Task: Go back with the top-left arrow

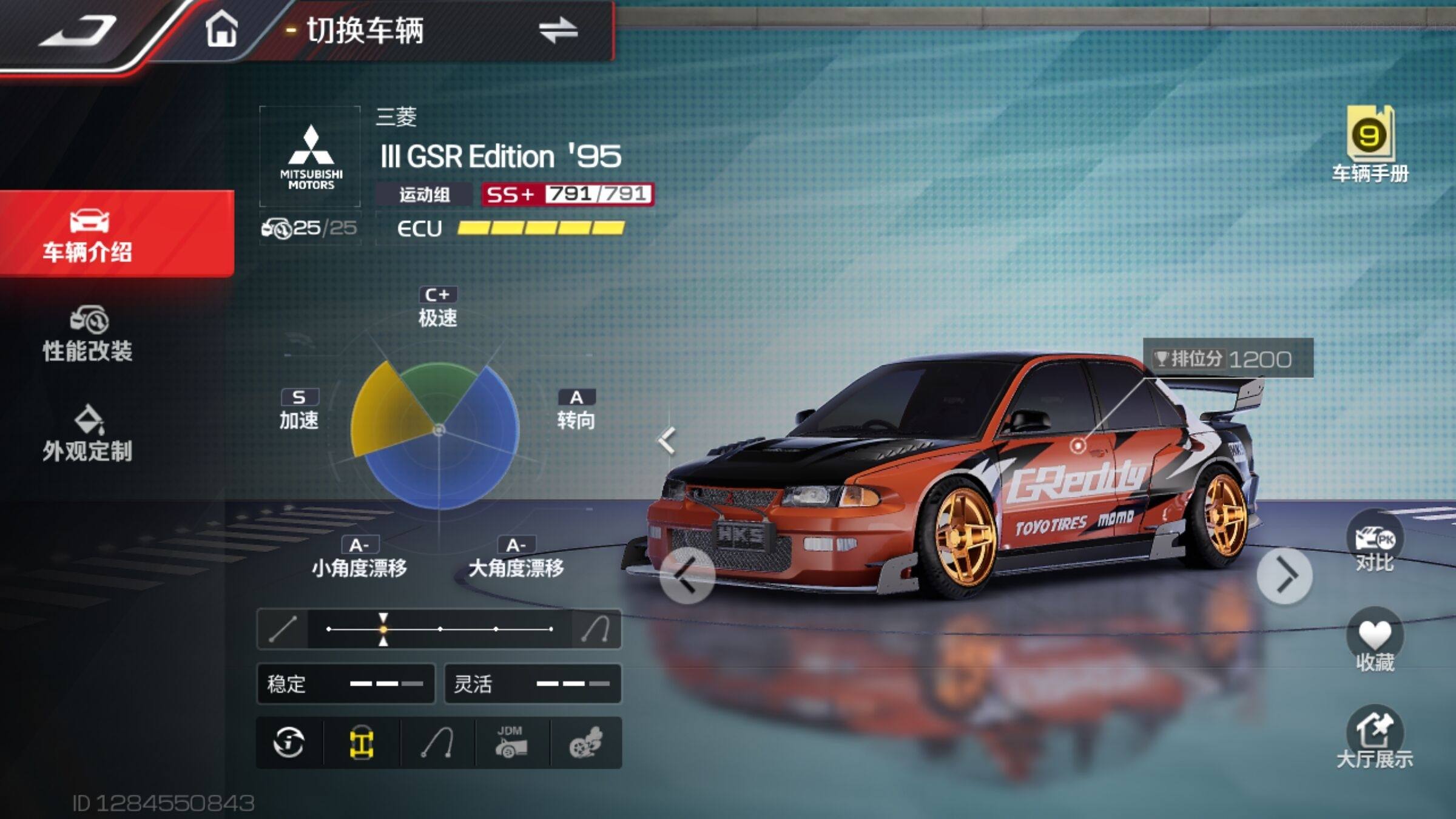Action: pyautogui.click(x=78, y=32)
